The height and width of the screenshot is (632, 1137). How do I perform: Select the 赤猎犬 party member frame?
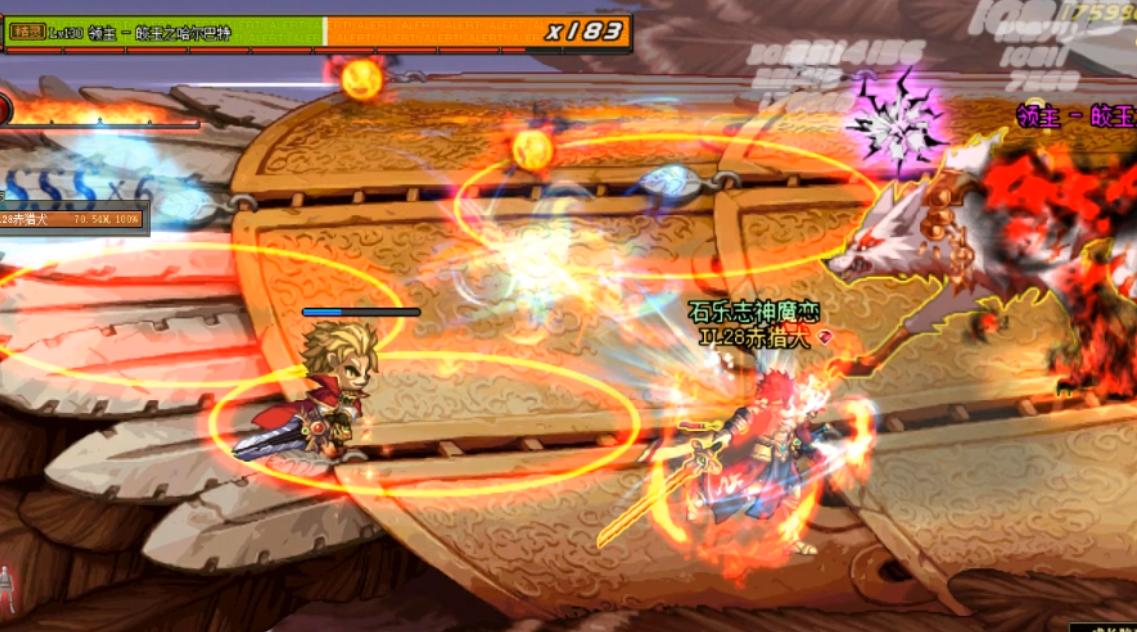pos(73,218)
